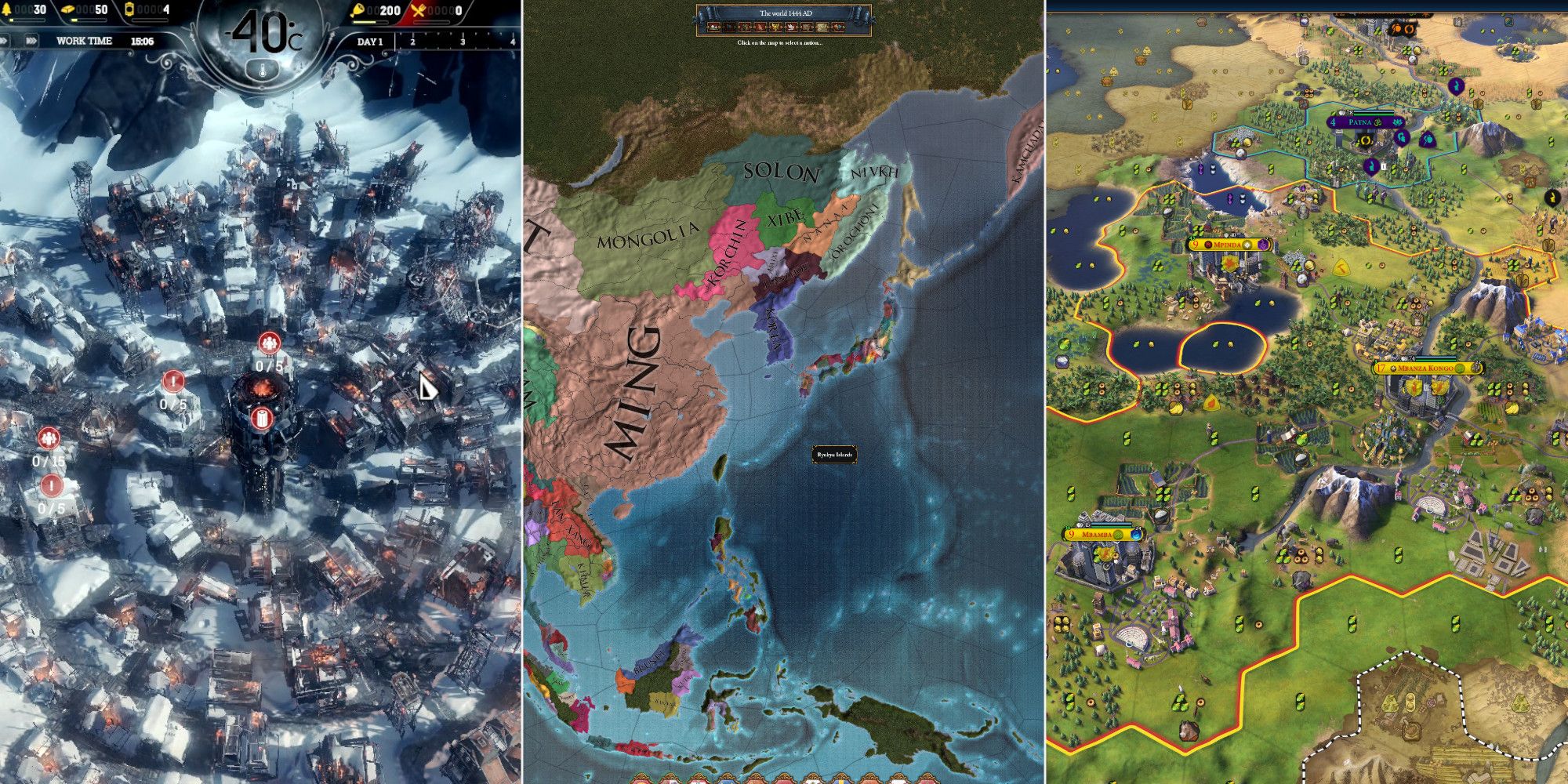The width and height of the screenshot is (1568, 784).
Task: Toggle the fast-forward speed control
Action: coord(31,40)
